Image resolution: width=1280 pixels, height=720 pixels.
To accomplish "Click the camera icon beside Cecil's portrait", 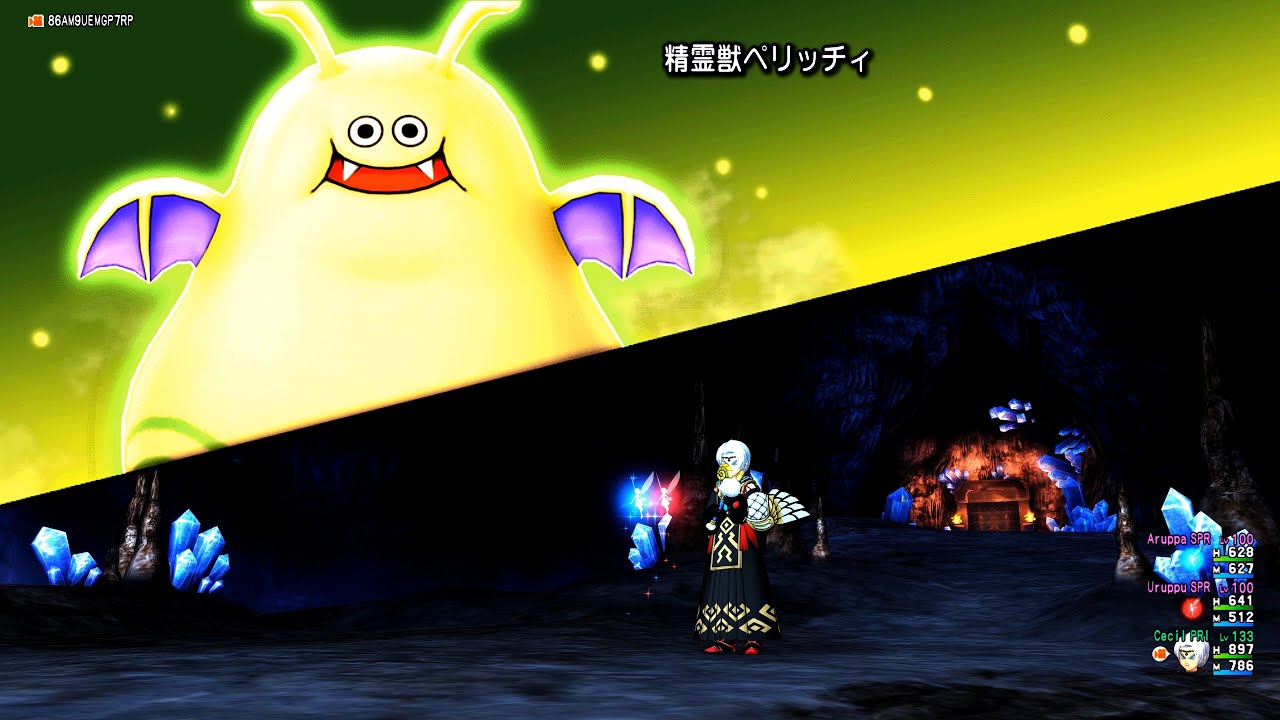I will (x=1161, y=652).
